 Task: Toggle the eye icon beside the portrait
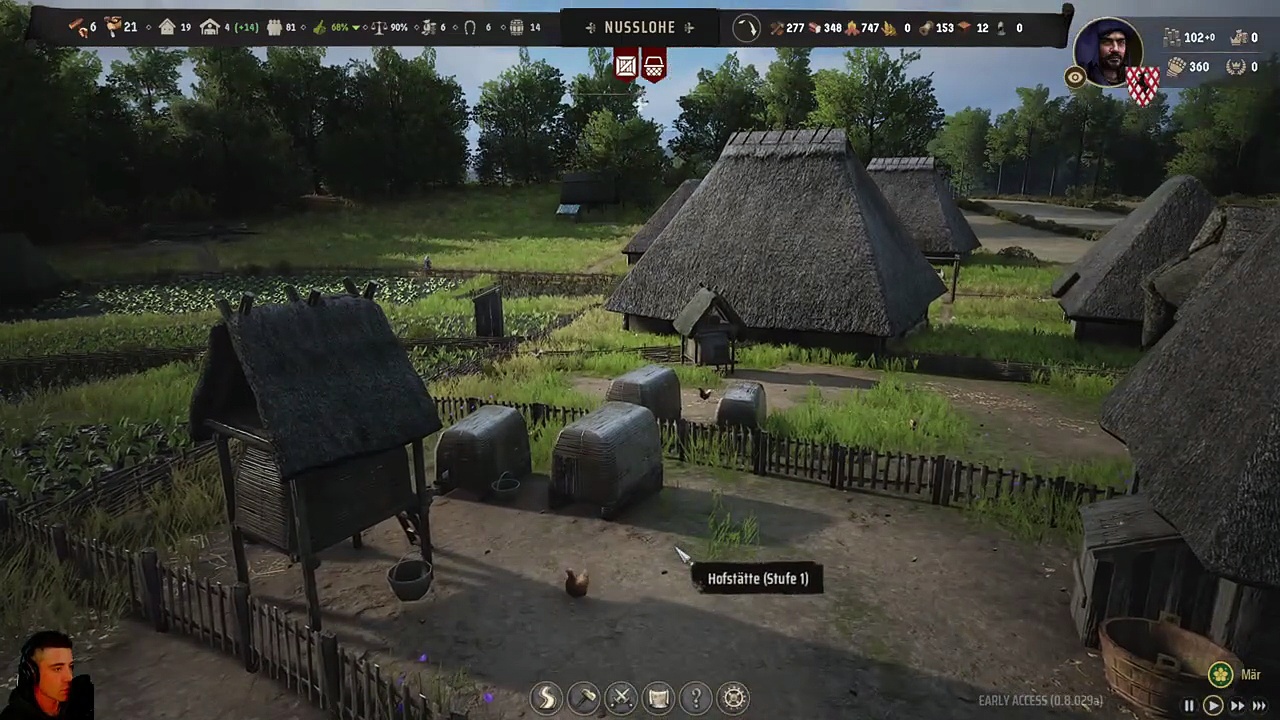pos(1075,78)
